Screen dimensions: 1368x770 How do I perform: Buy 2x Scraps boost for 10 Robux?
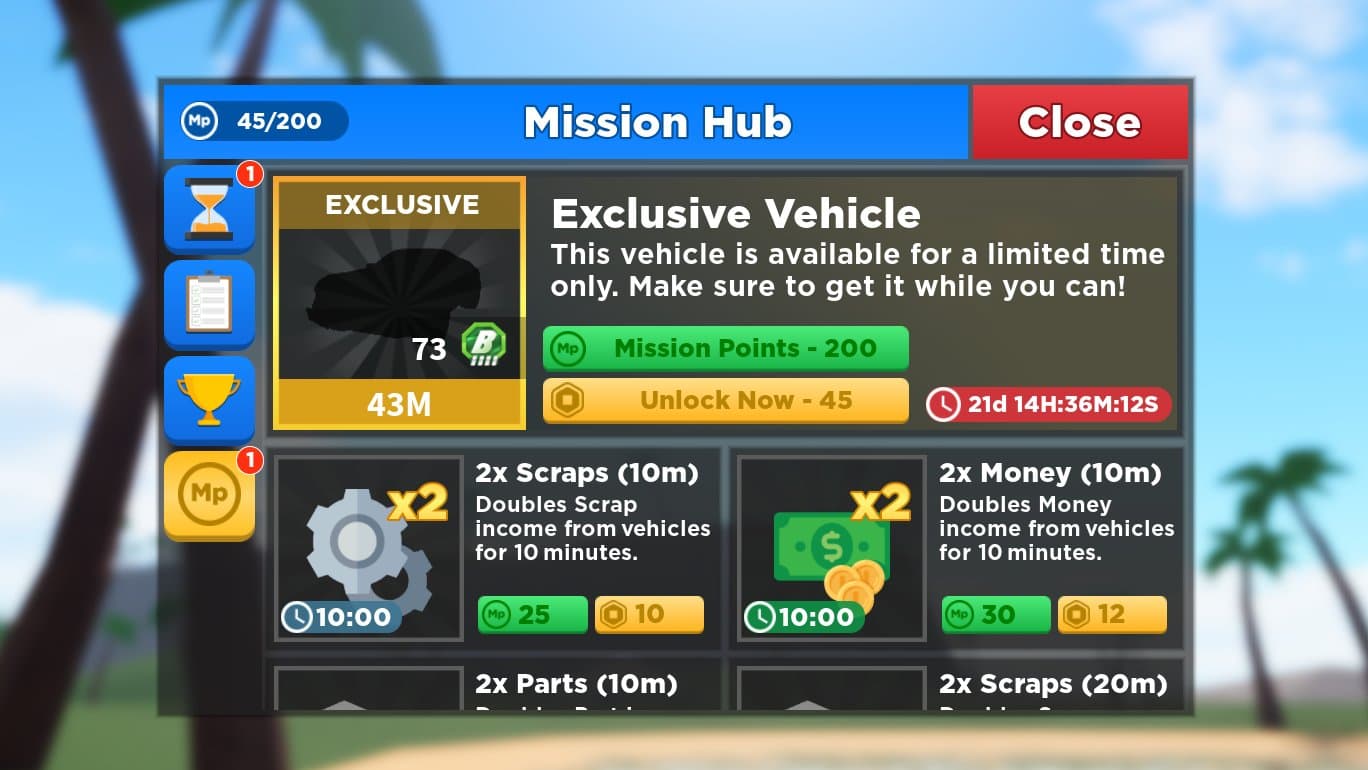click(649, 614)
